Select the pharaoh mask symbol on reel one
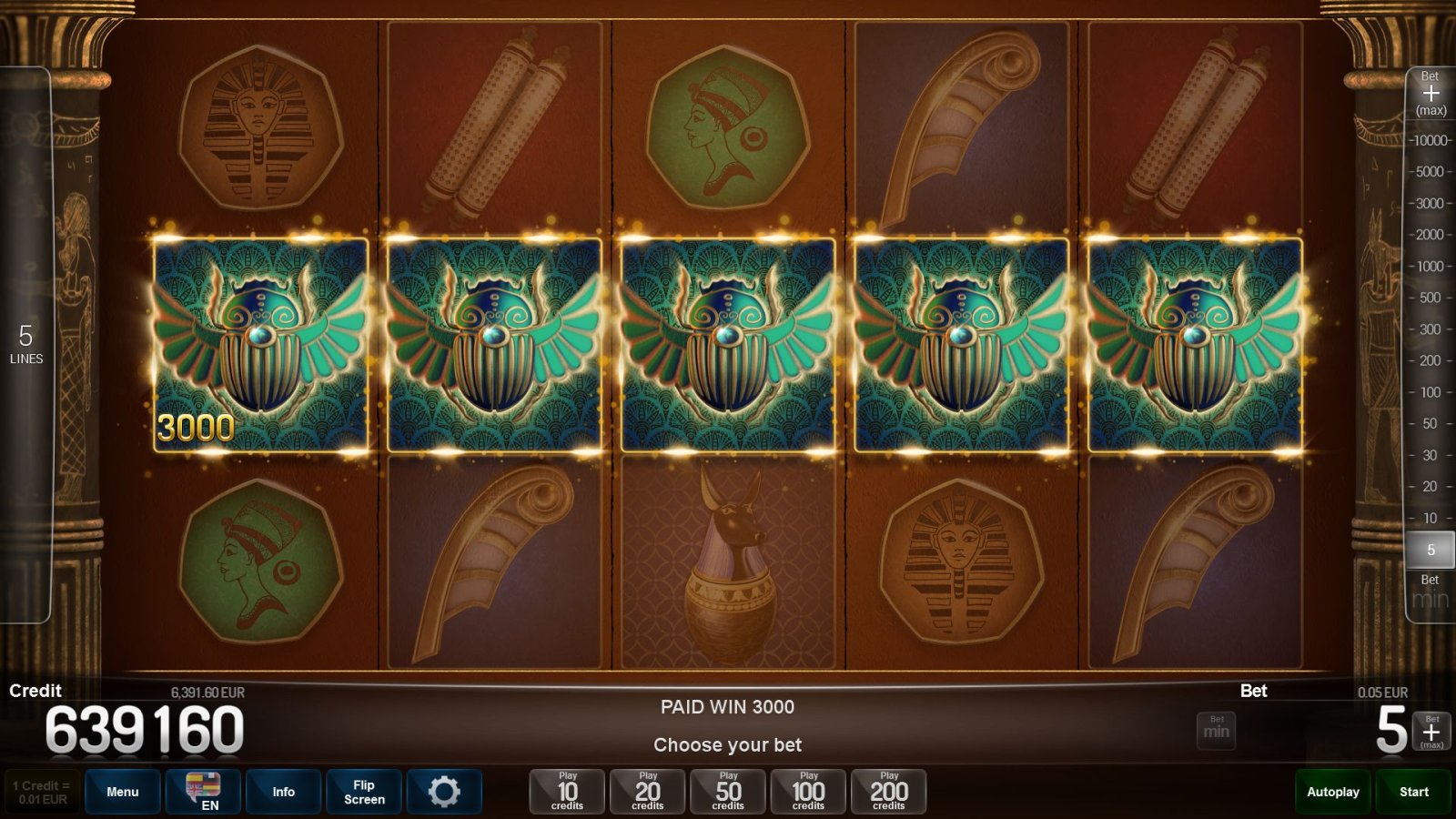The width and height of the screenshot is (1456, 819). pos(261,127)
